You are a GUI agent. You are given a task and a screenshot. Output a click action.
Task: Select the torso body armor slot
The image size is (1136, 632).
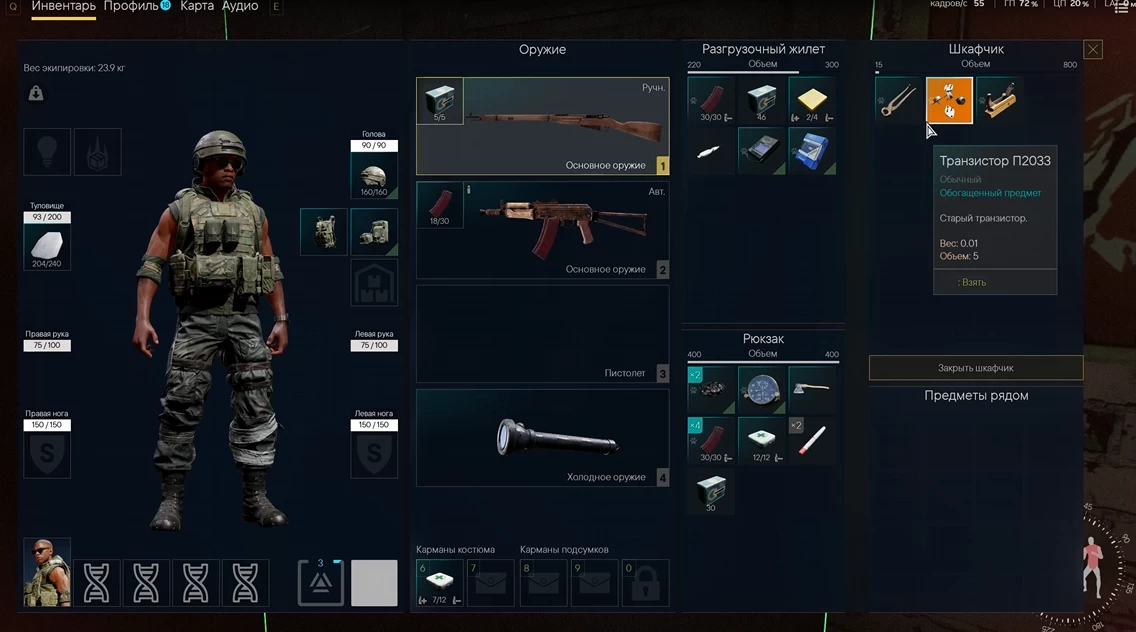click(47, 246)
